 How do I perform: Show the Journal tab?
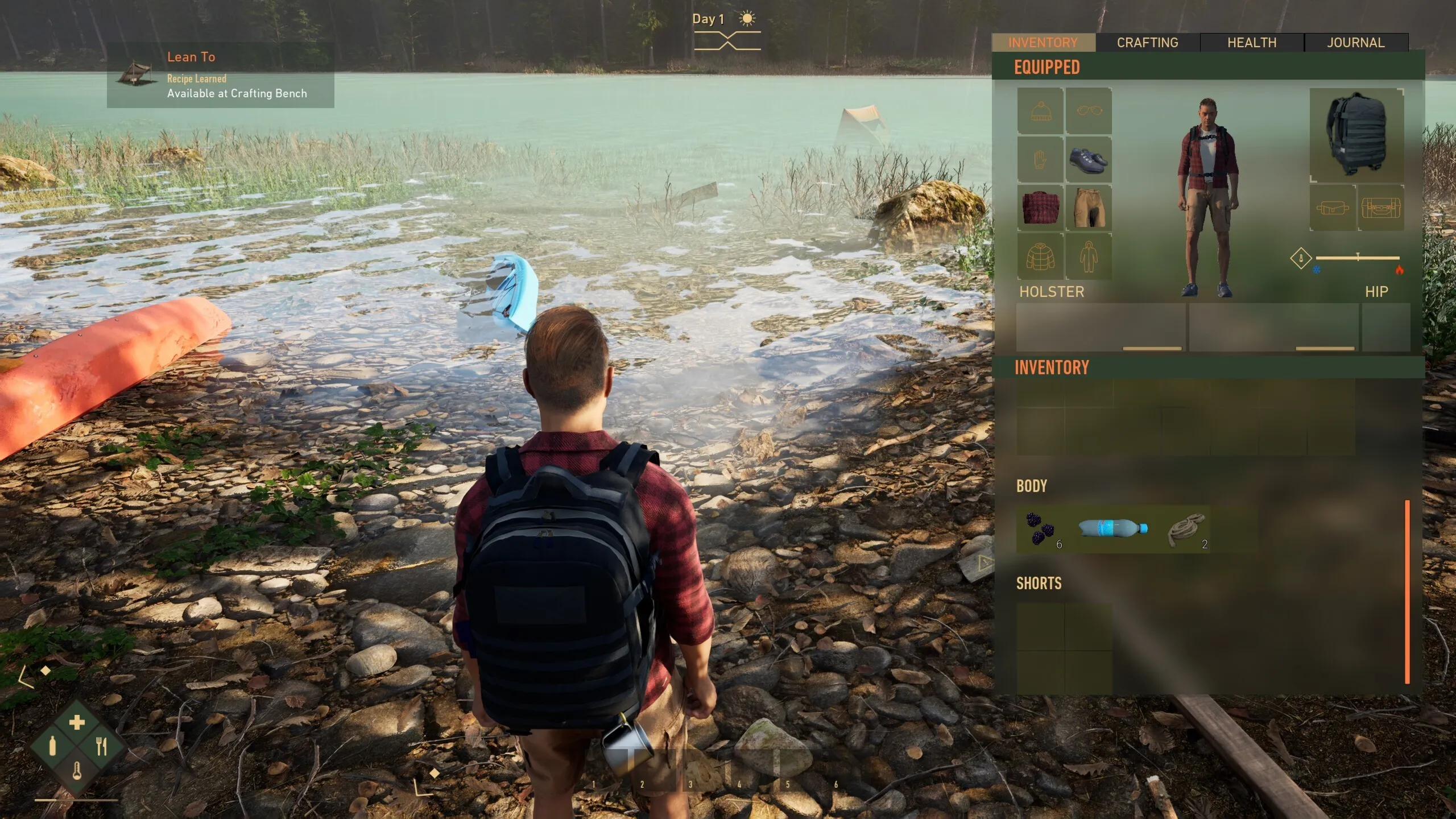tap(1355, 43)
